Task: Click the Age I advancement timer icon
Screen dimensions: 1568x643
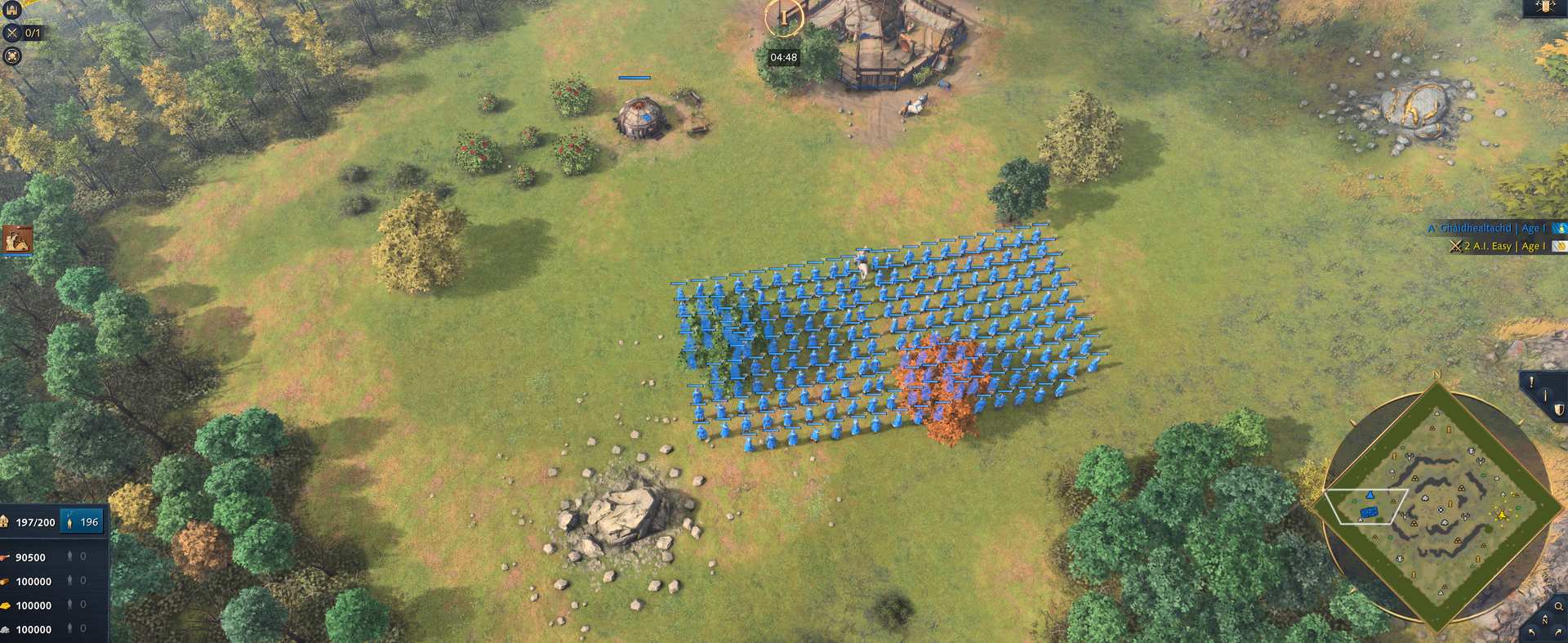Action: tap(783, 17)
